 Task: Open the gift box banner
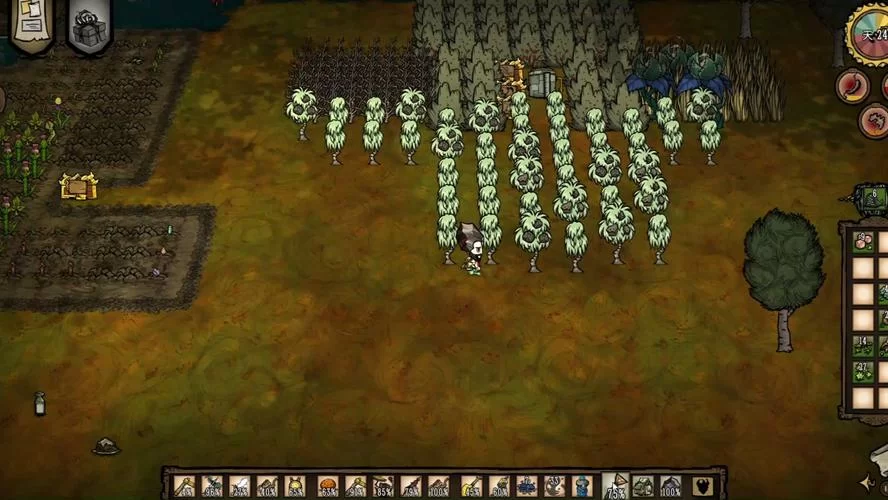pos(89,25)
